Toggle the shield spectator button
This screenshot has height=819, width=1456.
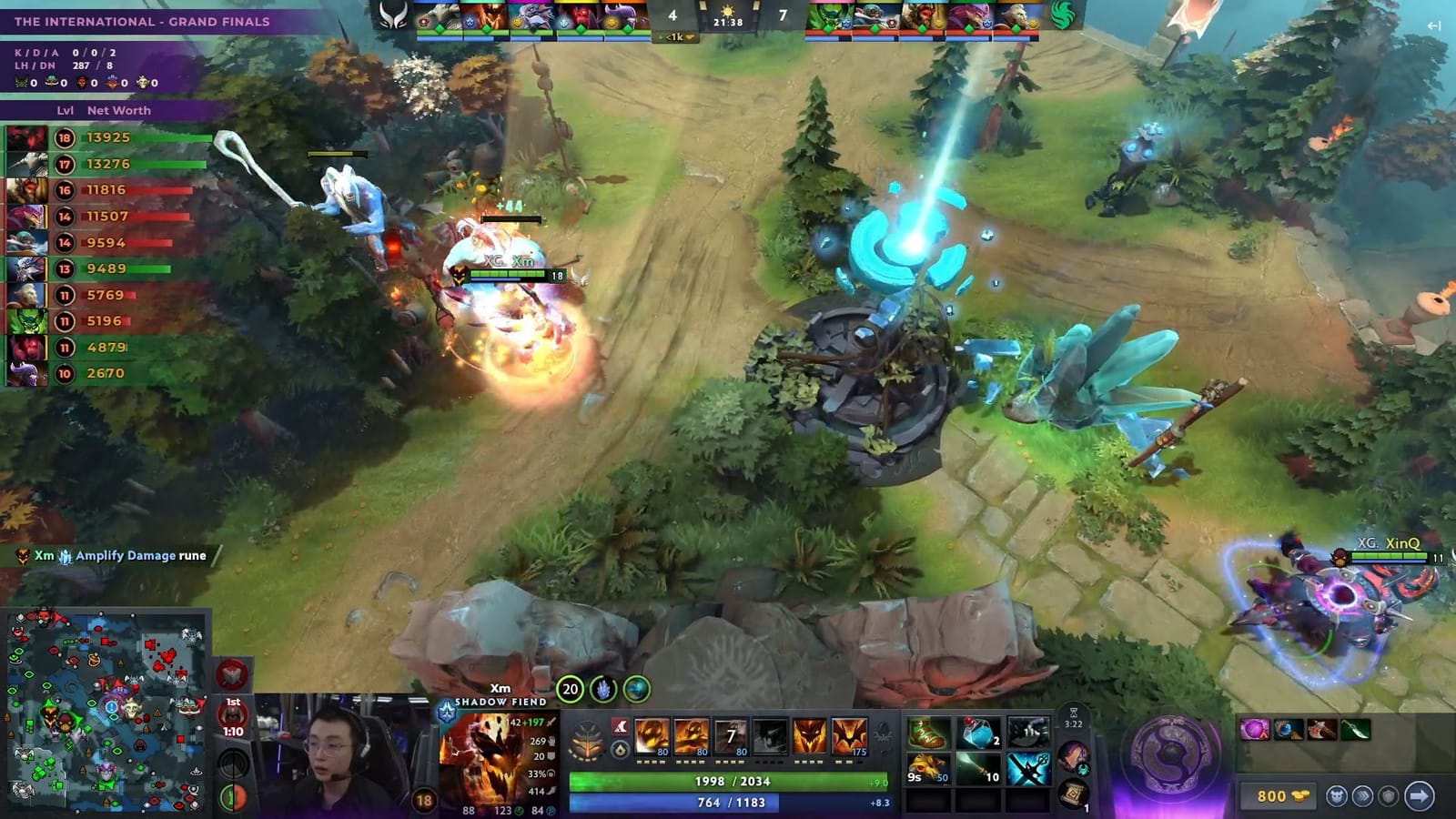(1389, 795)
